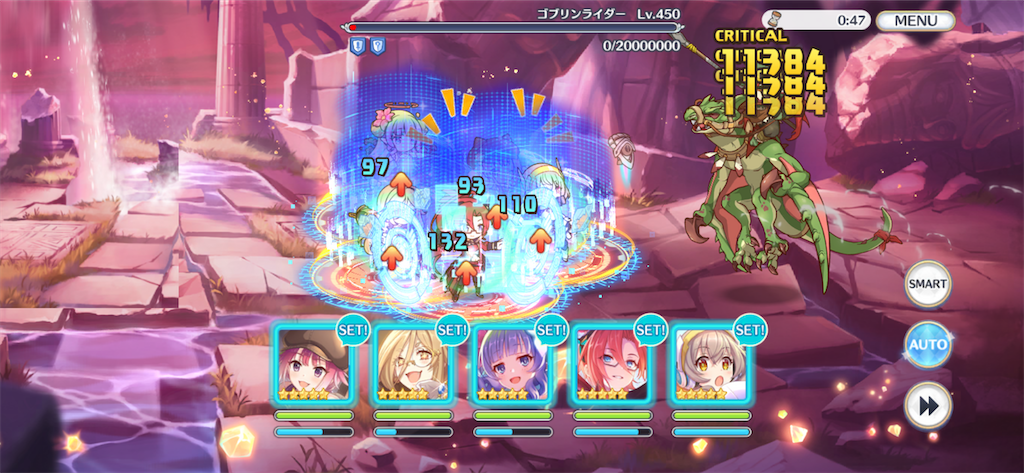Trigger the red-haired girl's skill card

coord(611,364)
